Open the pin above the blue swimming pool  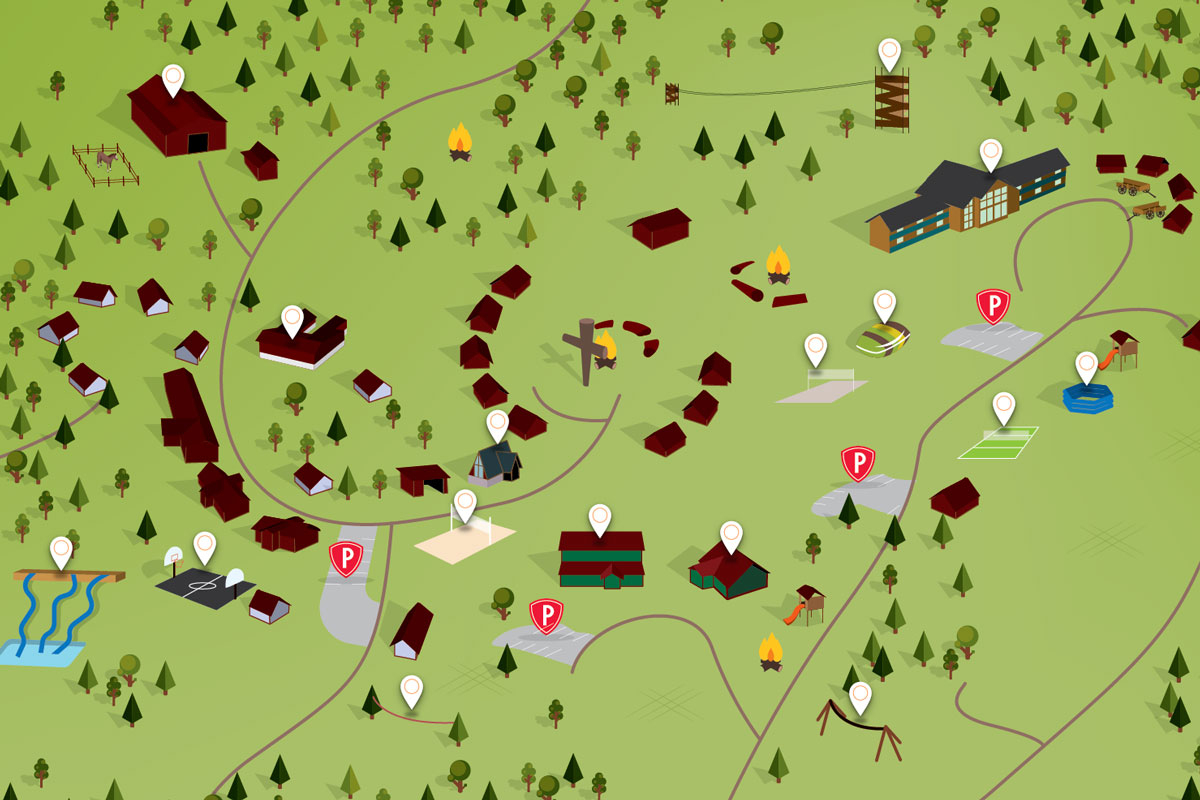pyautogui.click(x=1087, y=366)
